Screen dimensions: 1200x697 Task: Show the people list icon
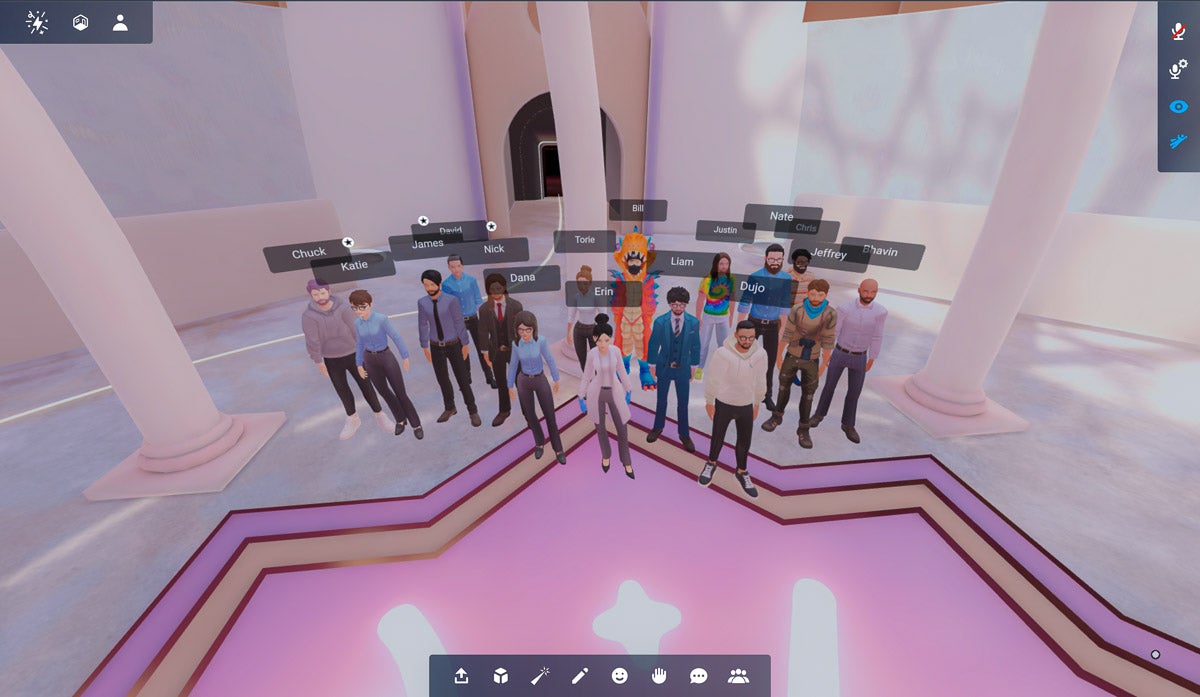click(739, 676)
